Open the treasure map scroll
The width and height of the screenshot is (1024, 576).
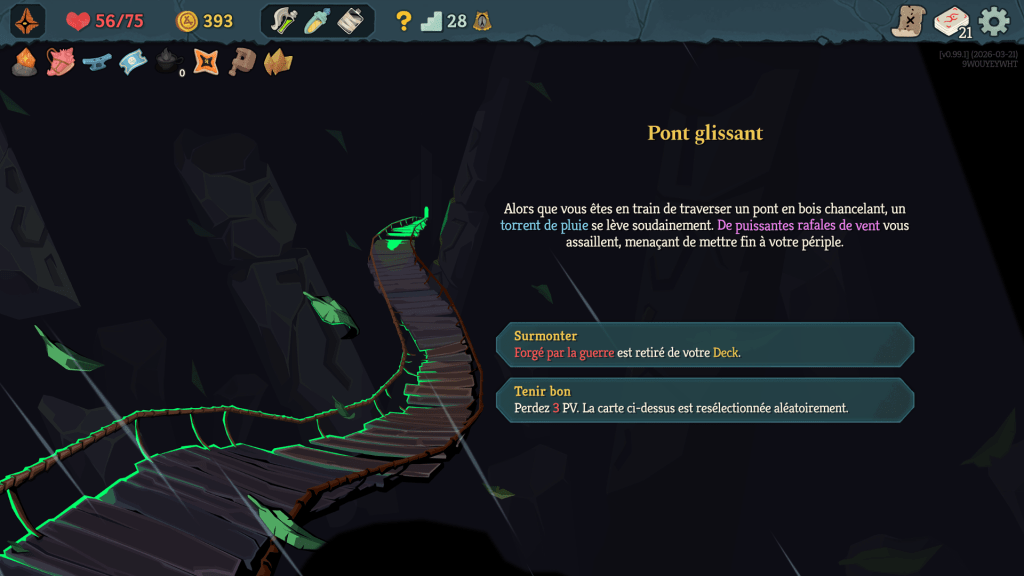click(x=909, y=21)
